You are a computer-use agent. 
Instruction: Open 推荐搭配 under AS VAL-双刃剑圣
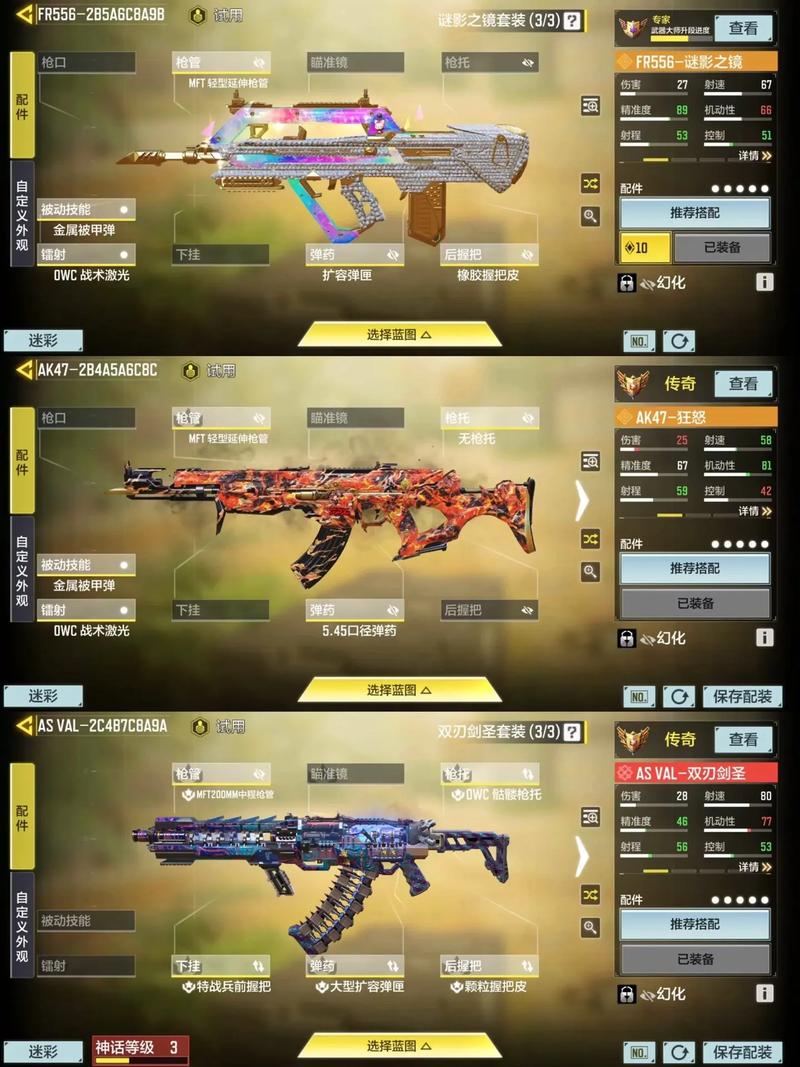coord(695,924)
